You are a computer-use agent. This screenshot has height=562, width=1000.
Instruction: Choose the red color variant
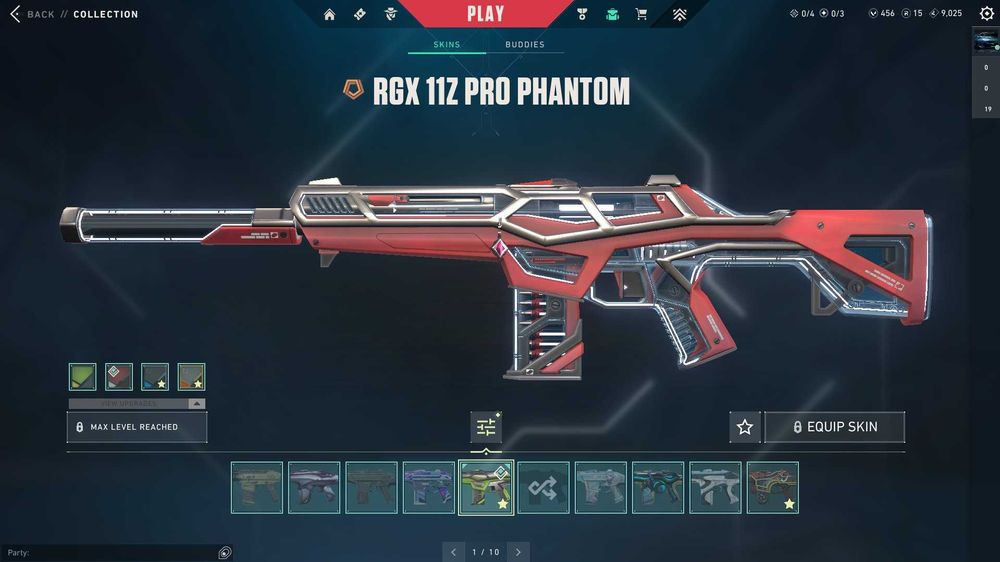coord(119,376)
